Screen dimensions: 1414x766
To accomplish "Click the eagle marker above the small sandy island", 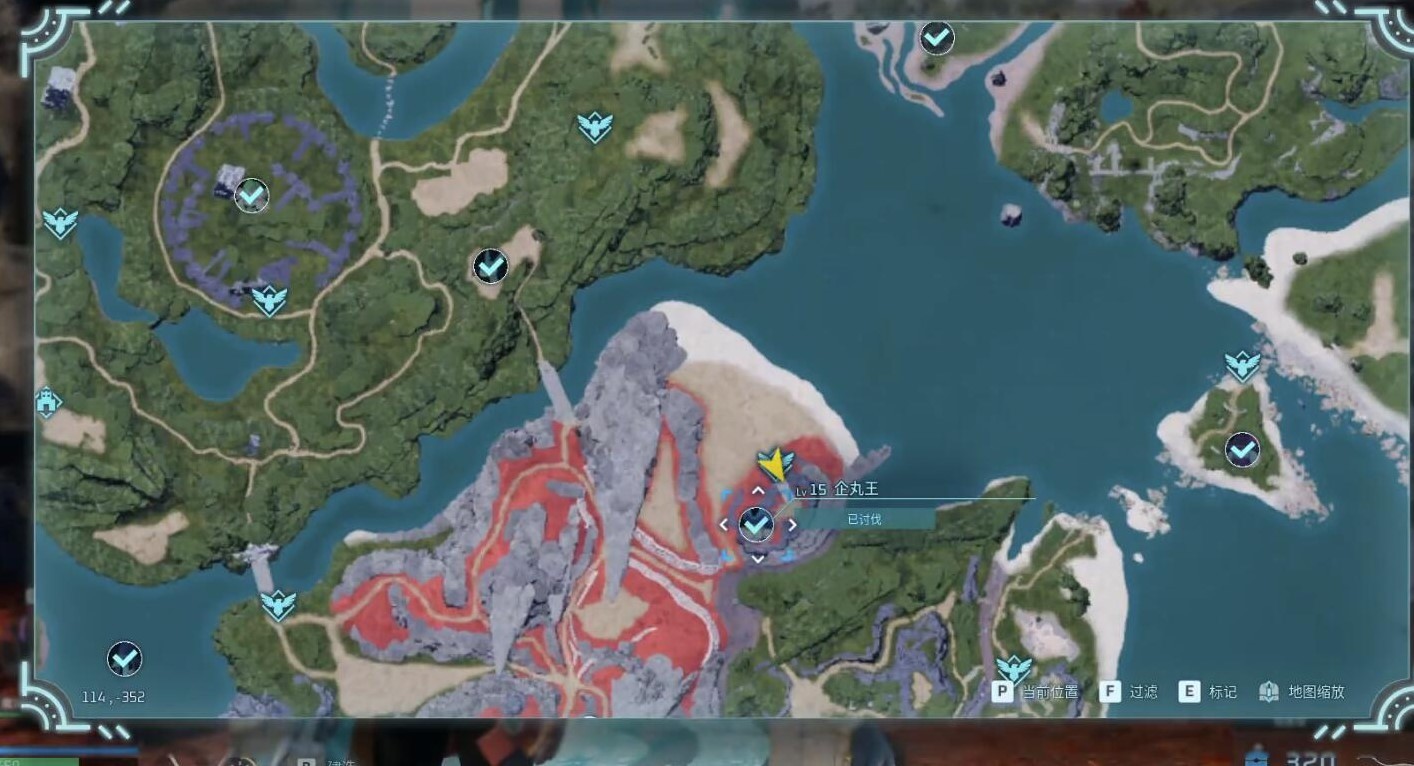I will (1242, 365).
